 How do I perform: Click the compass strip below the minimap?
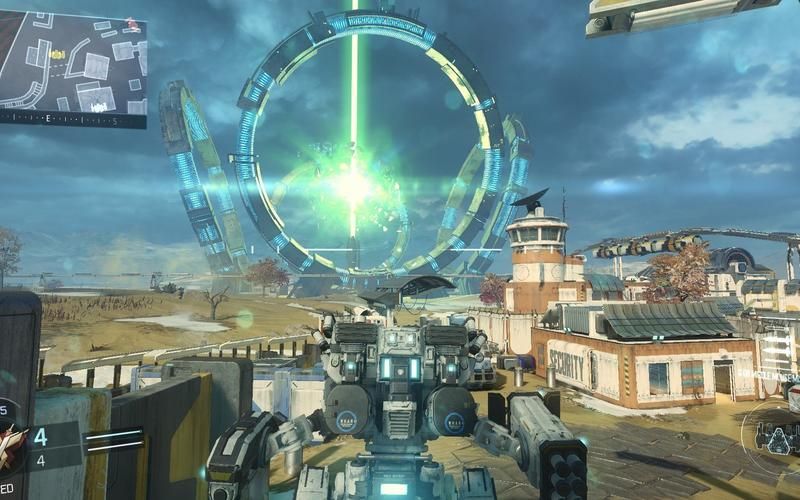(x=73, y=120)
